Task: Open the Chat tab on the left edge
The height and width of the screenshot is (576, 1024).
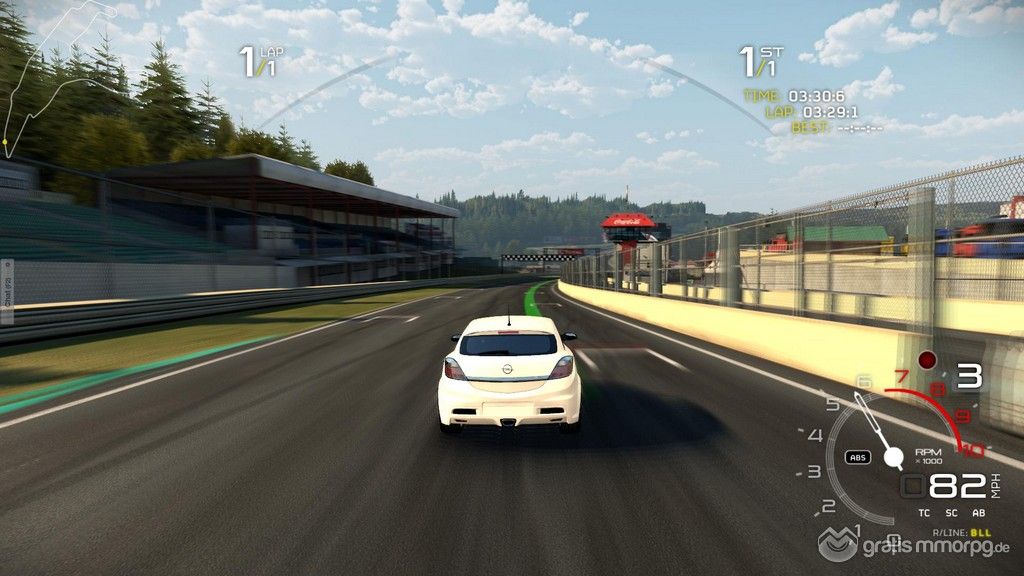Action: tap(6, 292)
